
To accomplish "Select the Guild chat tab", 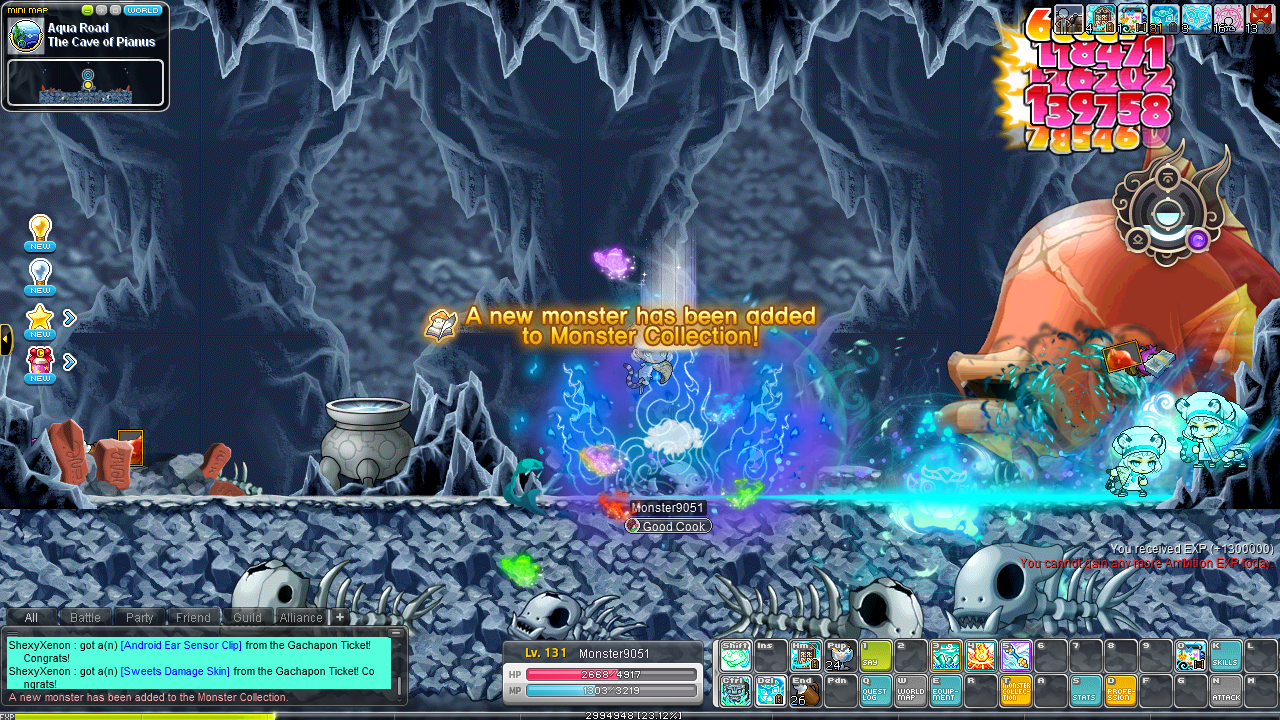I will coord(247,617).
